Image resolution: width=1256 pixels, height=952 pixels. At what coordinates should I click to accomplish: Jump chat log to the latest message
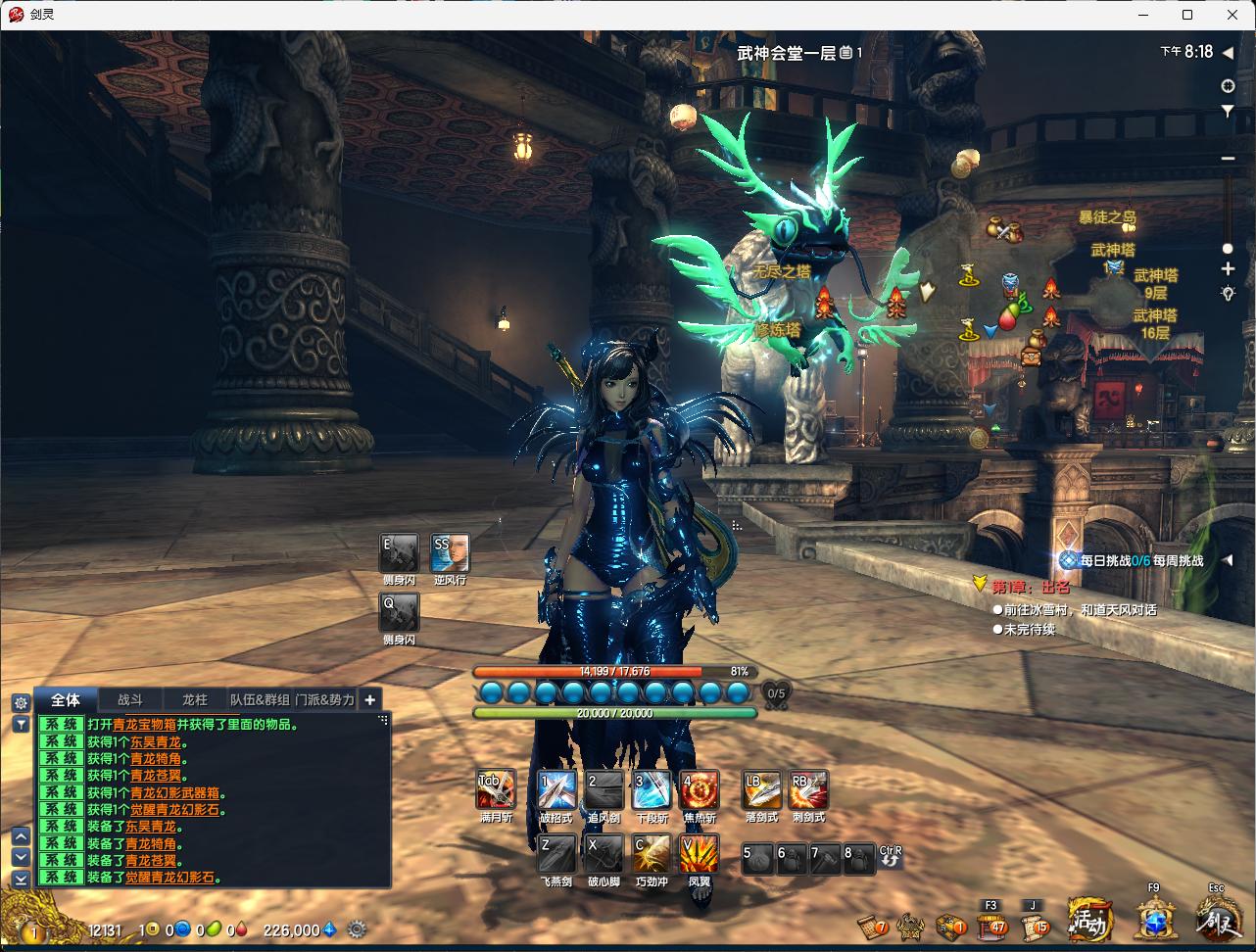point(21,879)
